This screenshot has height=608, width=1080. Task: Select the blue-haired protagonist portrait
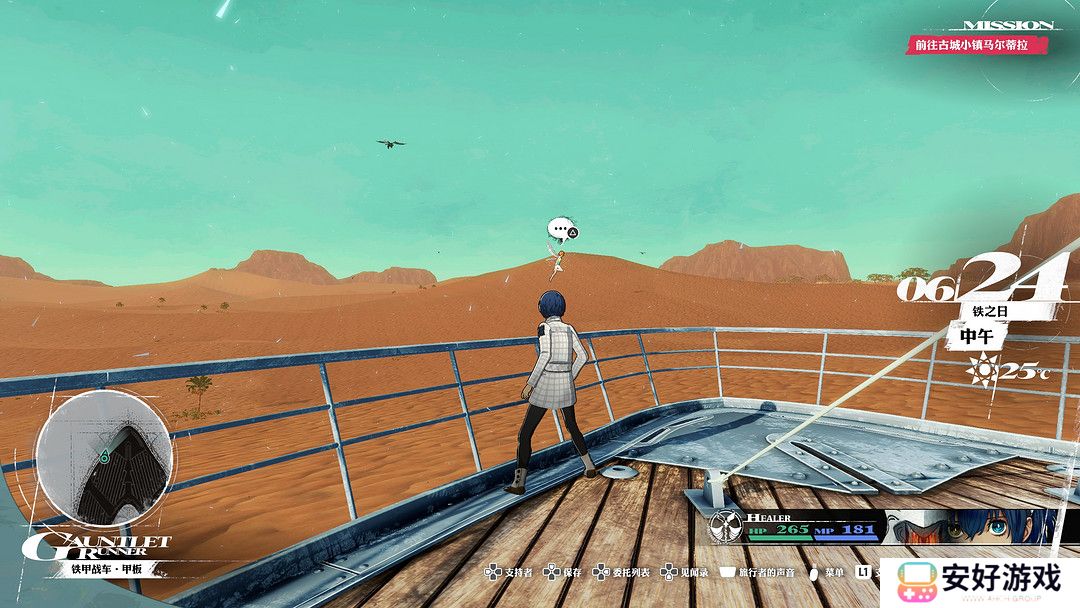[x=1008, y=526]
